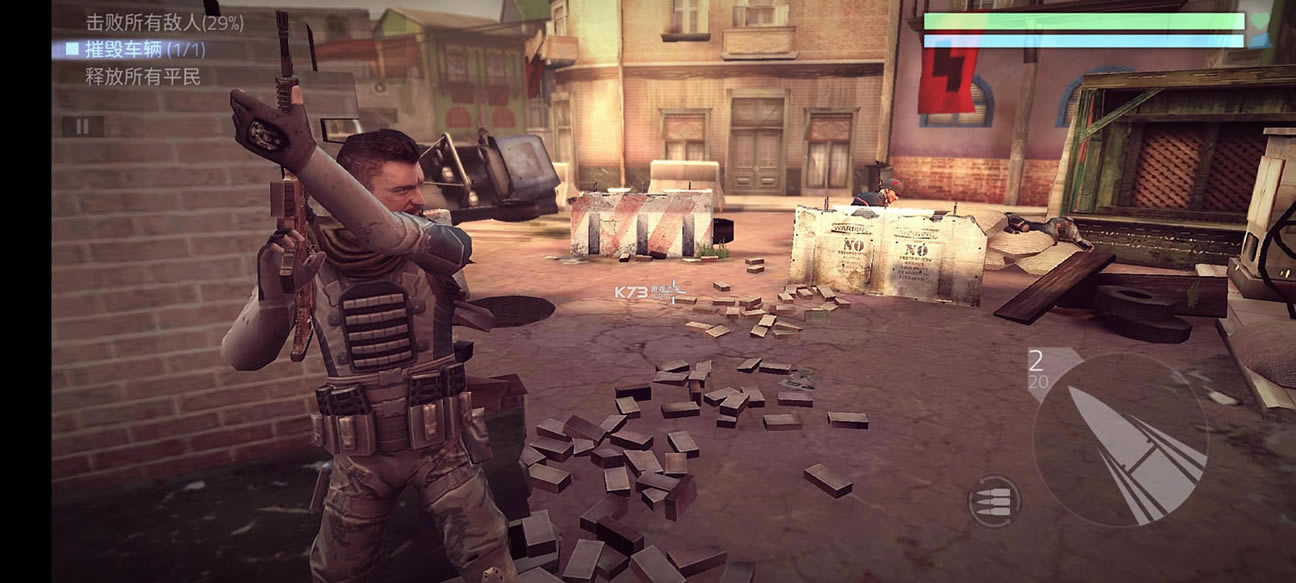Reload using the three-bullets icon
The image size is (1296, 583).
[994, 501]
